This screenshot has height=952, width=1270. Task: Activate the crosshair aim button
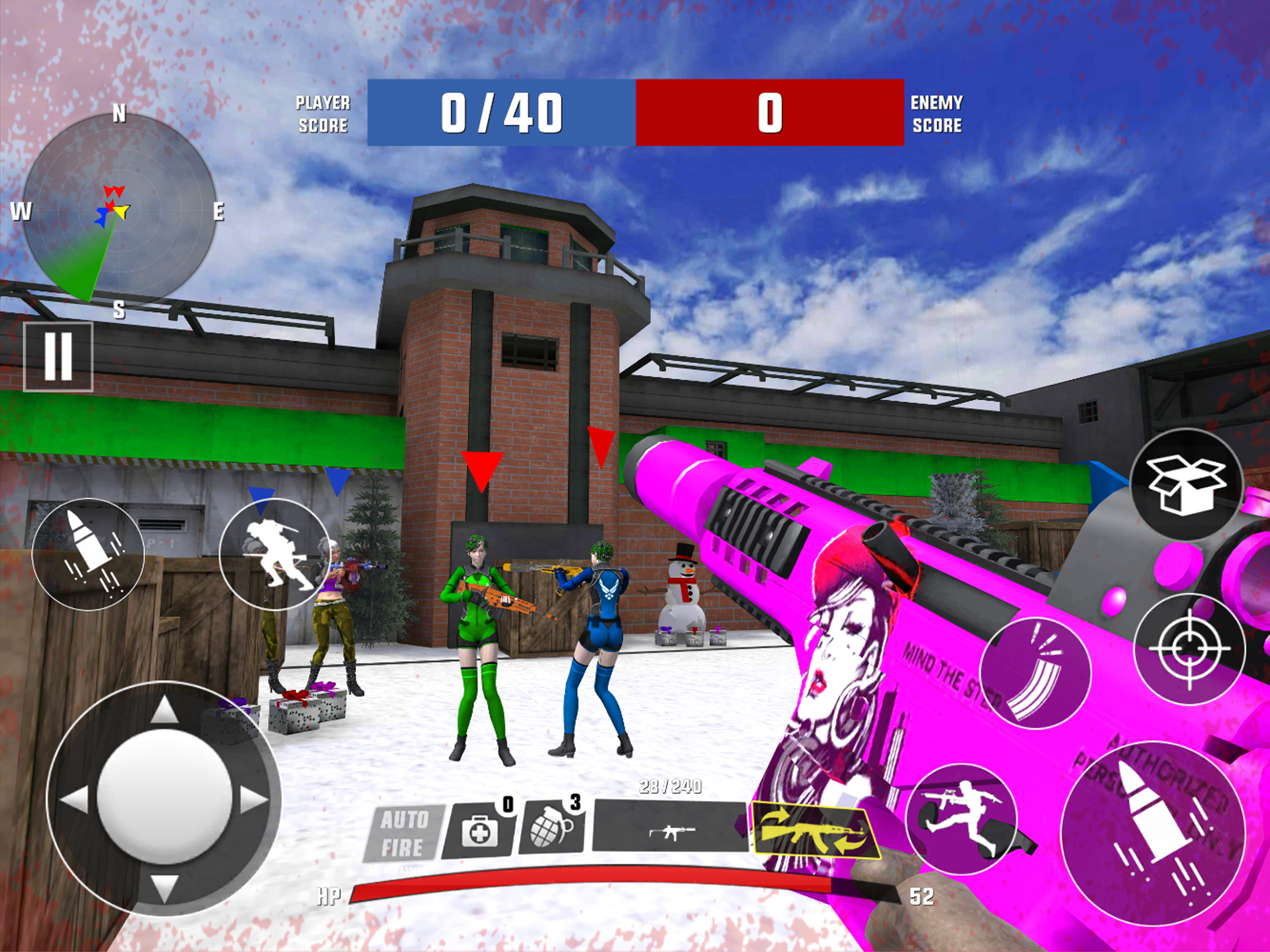(1190, 649)
